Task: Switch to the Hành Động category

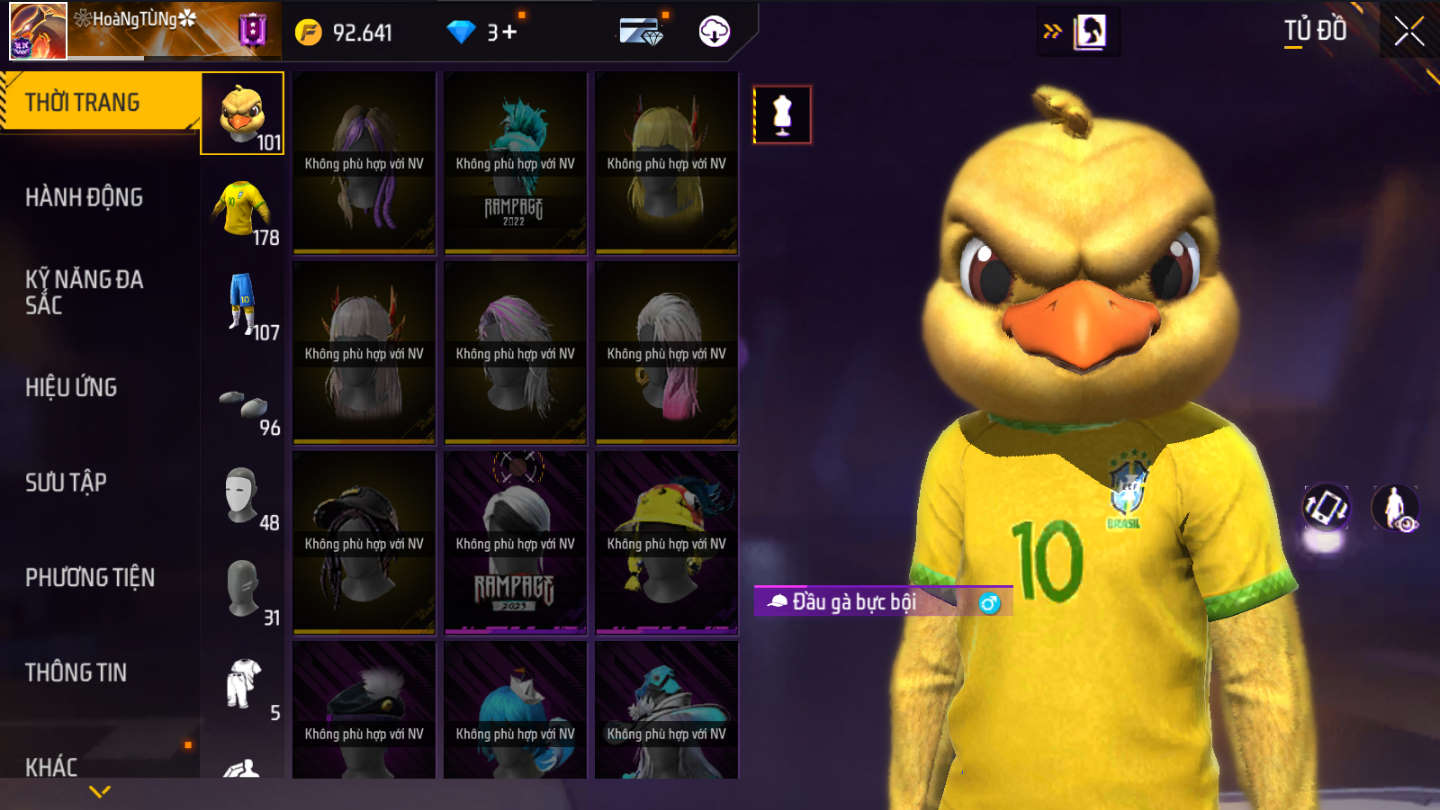Action: 84,197
